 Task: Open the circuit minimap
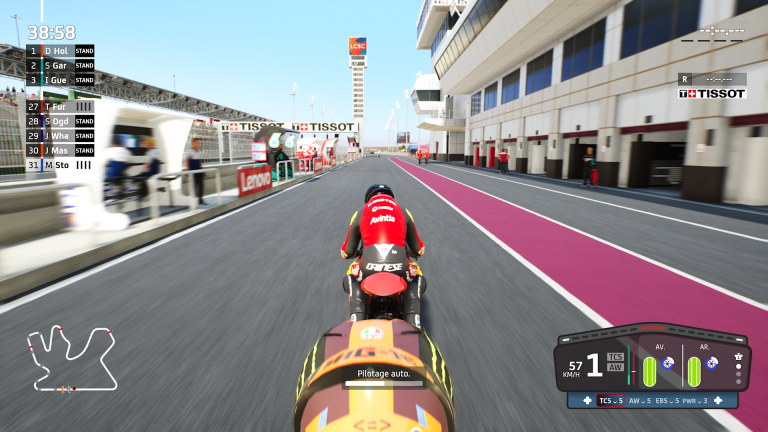pos(72,357)
